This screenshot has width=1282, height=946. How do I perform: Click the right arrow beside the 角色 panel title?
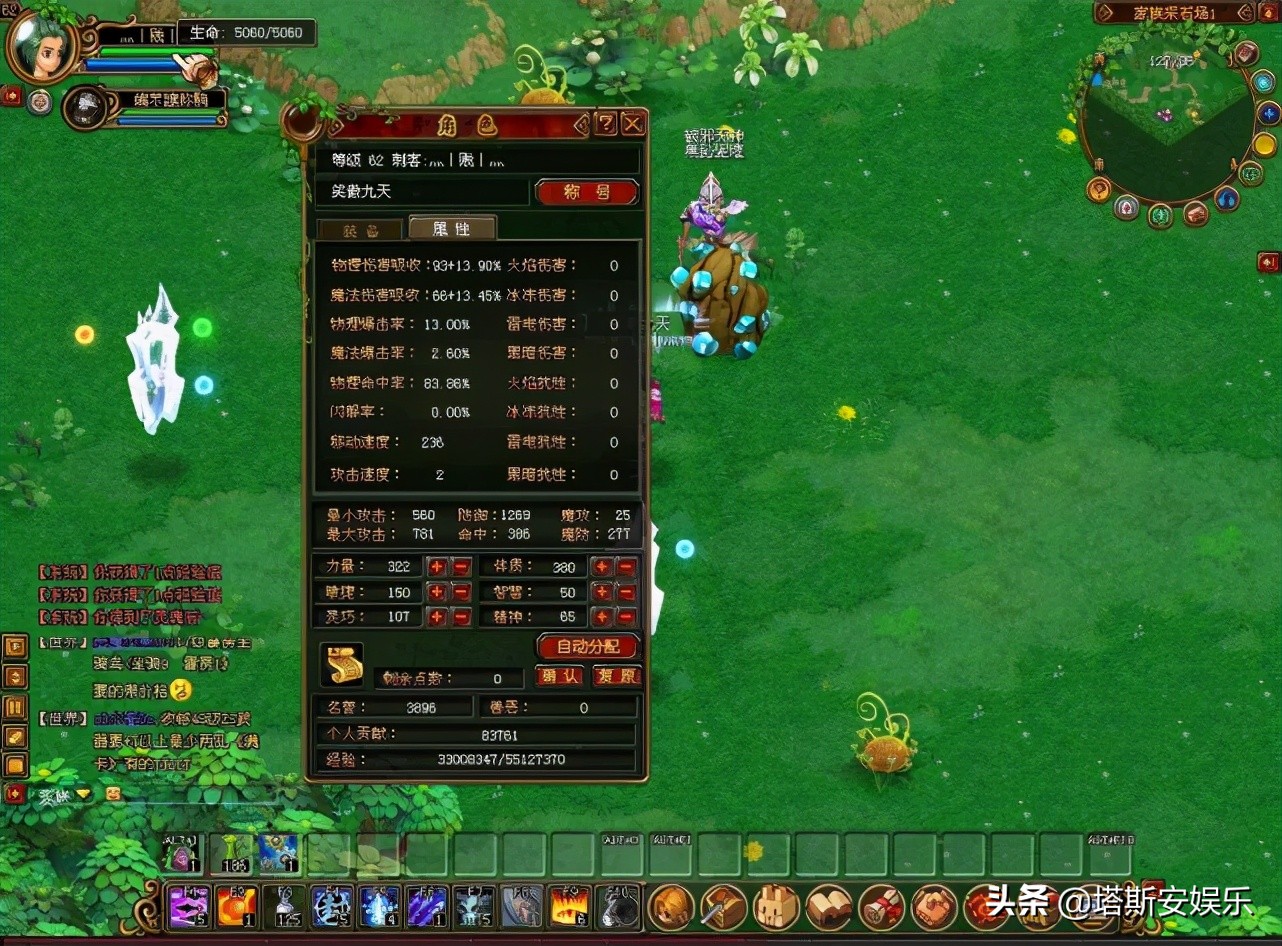pos(582,124)
